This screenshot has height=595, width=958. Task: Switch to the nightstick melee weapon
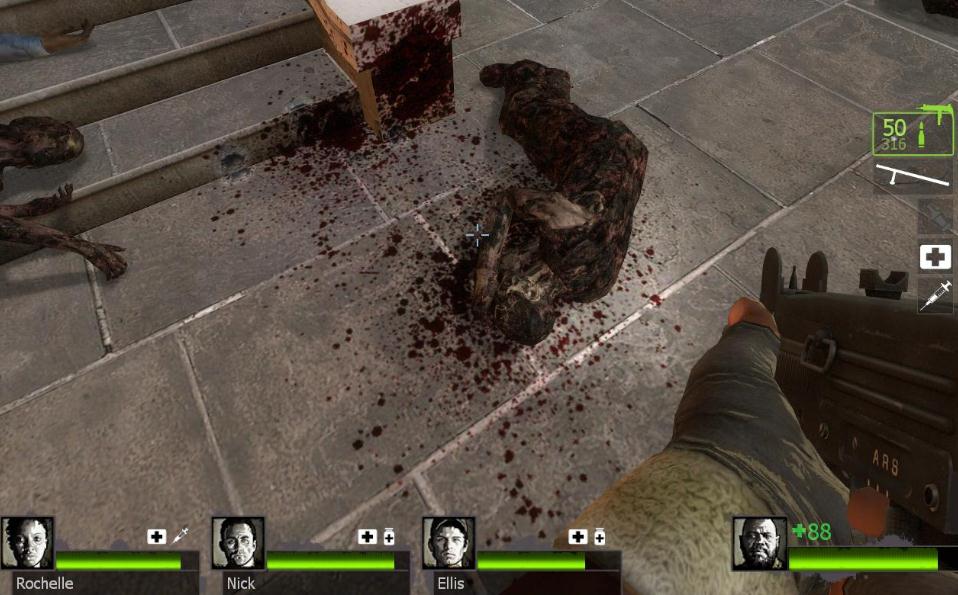tap(913, 176)
